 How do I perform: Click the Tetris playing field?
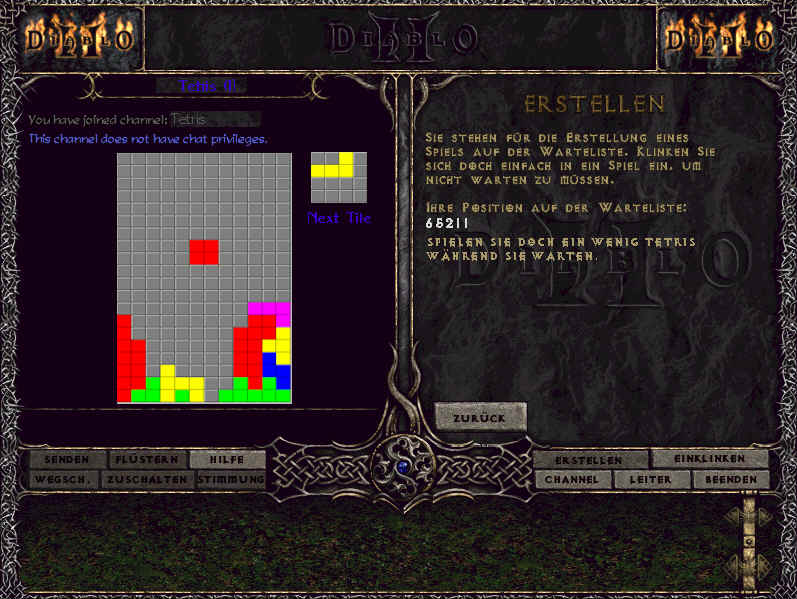click(204, 278)
